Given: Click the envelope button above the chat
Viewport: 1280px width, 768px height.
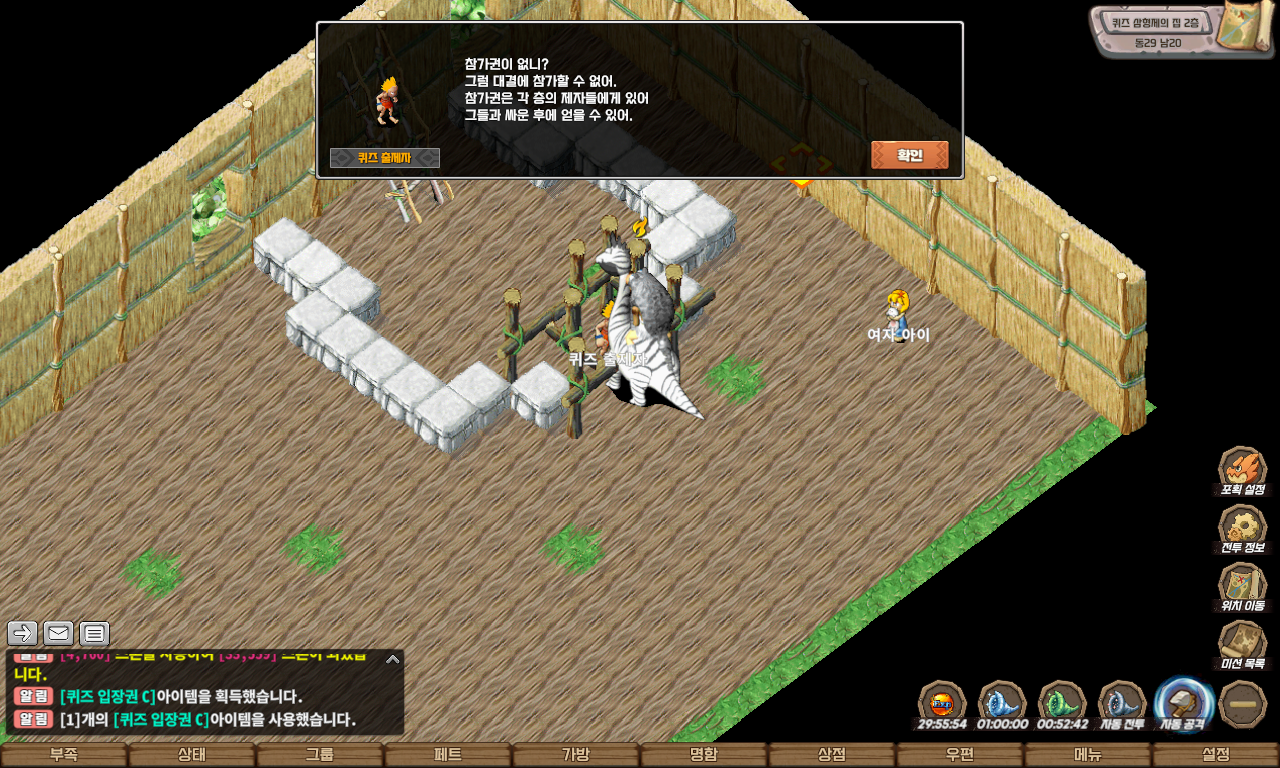Looking at the screenshot, I should tap(58, 633).
